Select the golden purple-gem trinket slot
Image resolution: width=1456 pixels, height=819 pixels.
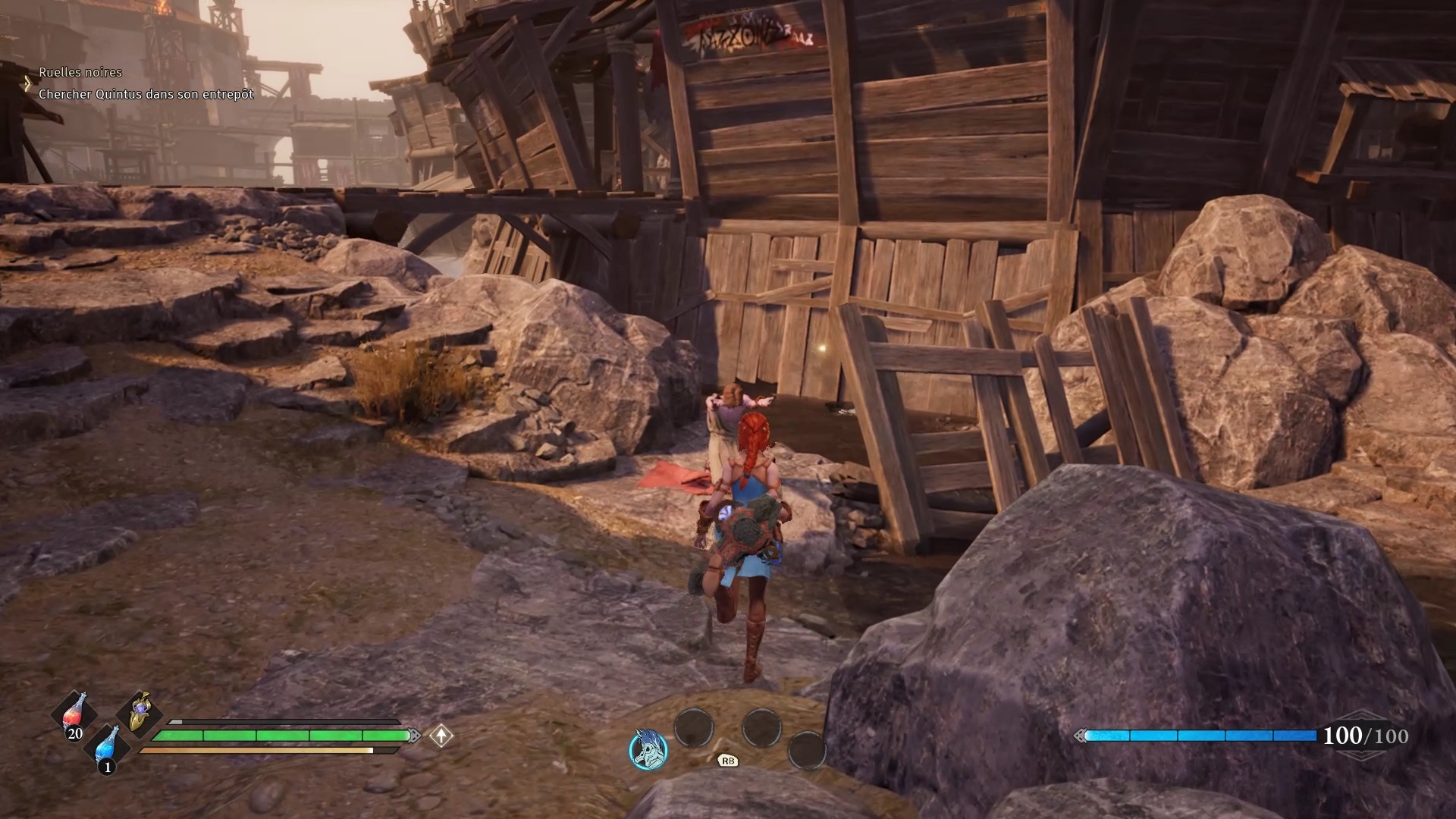[140, 711]
